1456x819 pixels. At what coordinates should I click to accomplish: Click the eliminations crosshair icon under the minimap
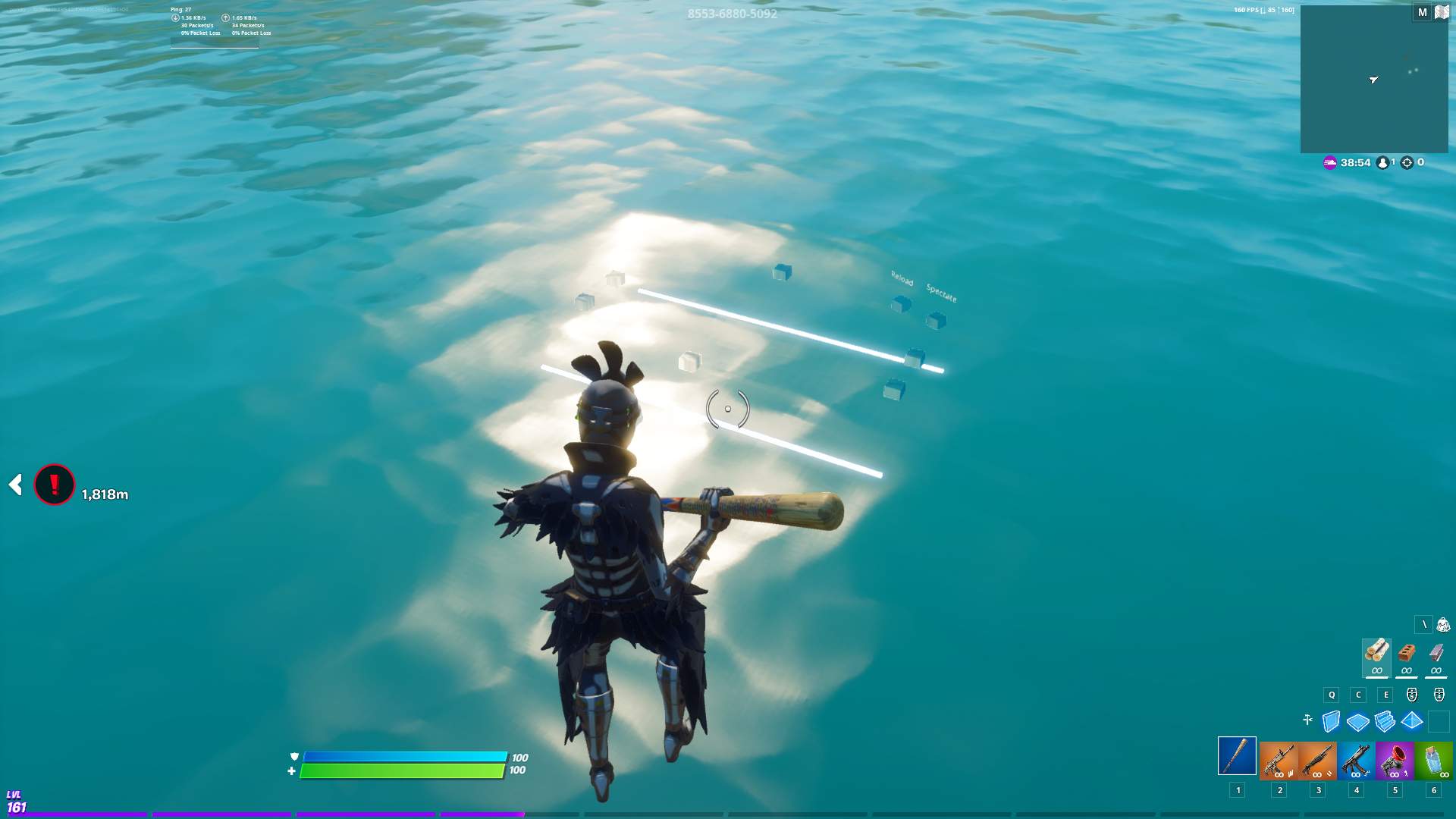(x=1407, y=162)
